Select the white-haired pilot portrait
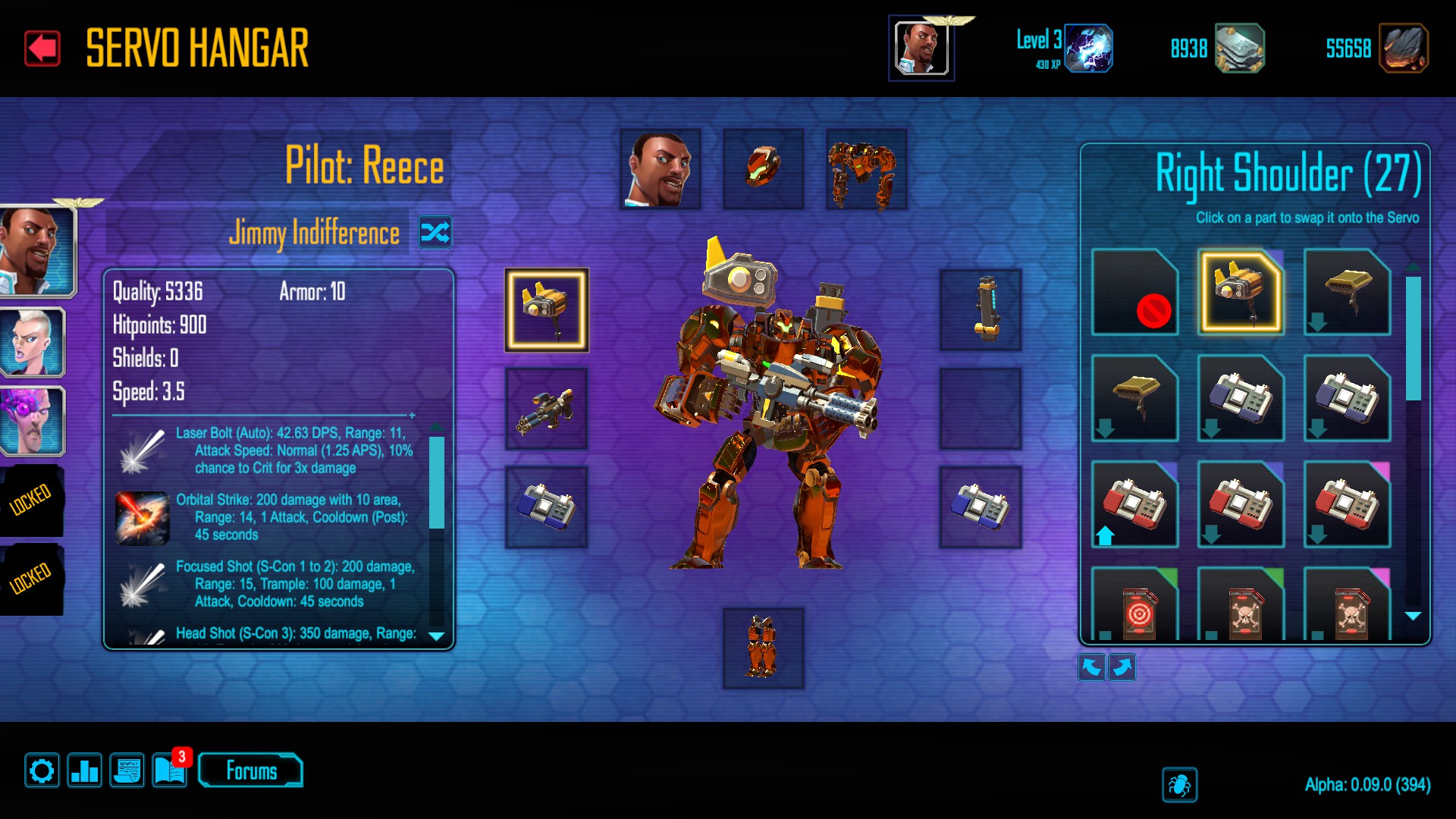This screenshot has height=819, width=1456. (x=32, y=343)
